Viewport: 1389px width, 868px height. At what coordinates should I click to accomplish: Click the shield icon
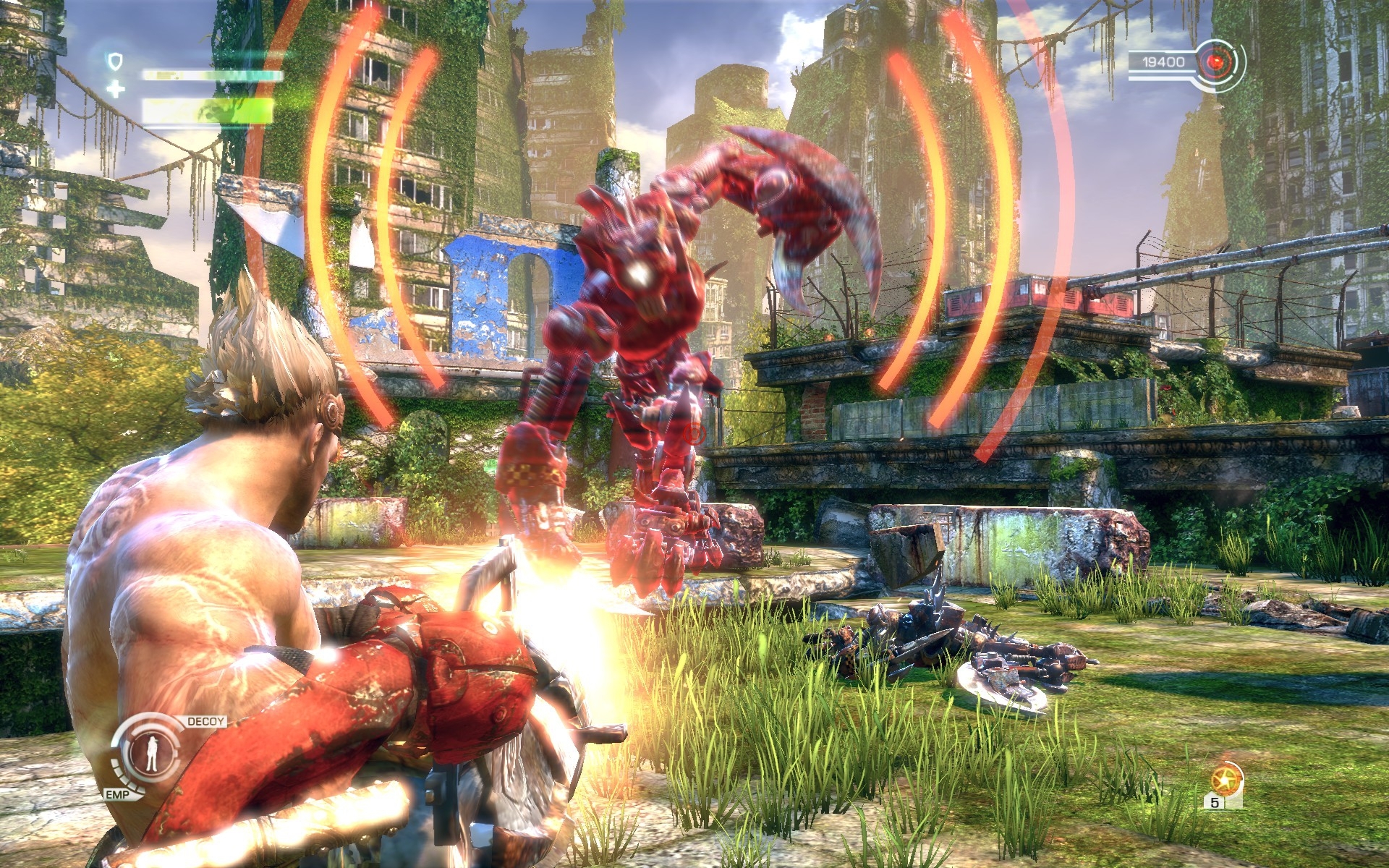pyautogui.click(x=115, y=61)
